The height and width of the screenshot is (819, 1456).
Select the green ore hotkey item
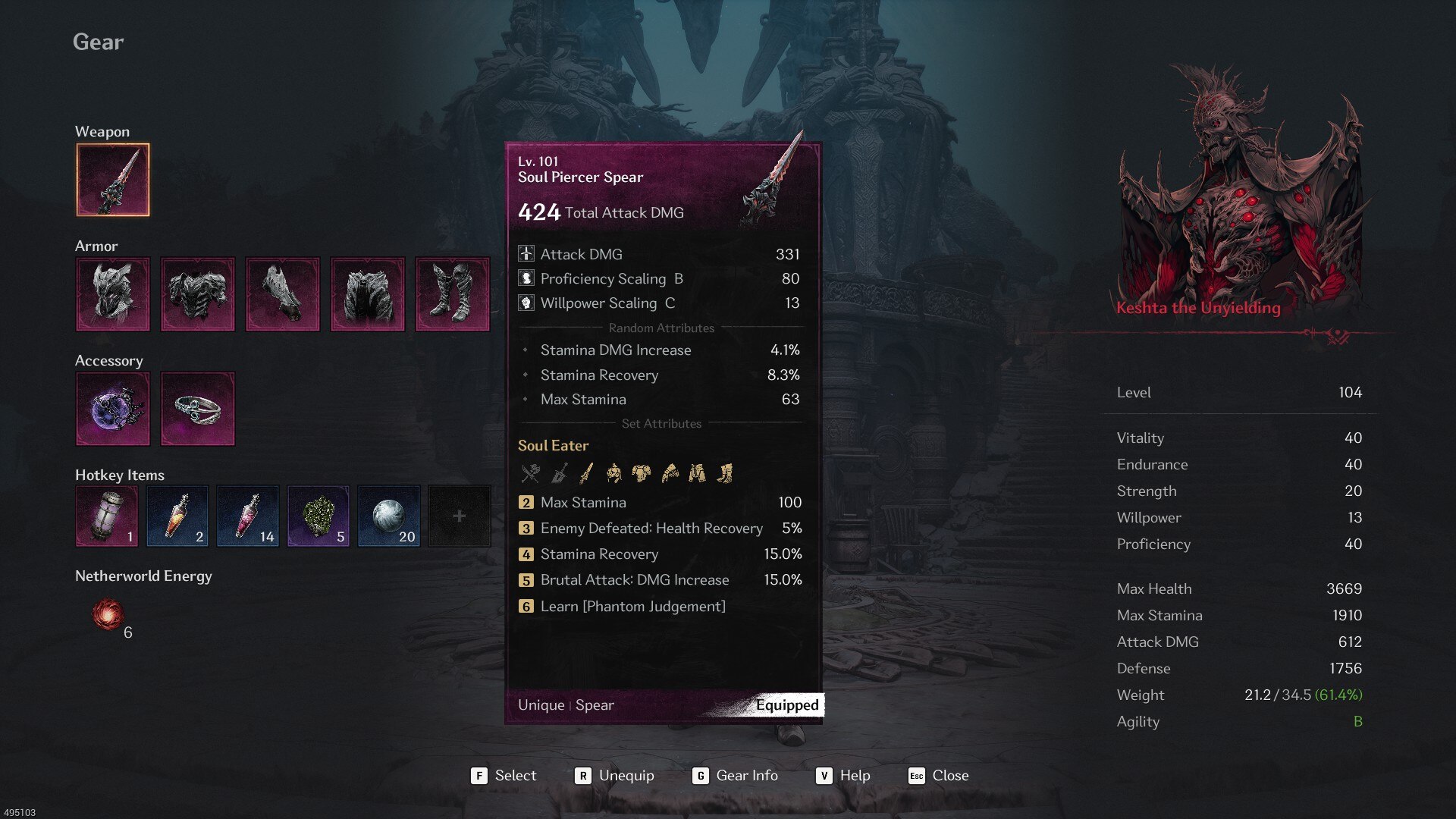pyautogui.click(x=318, y=516)
